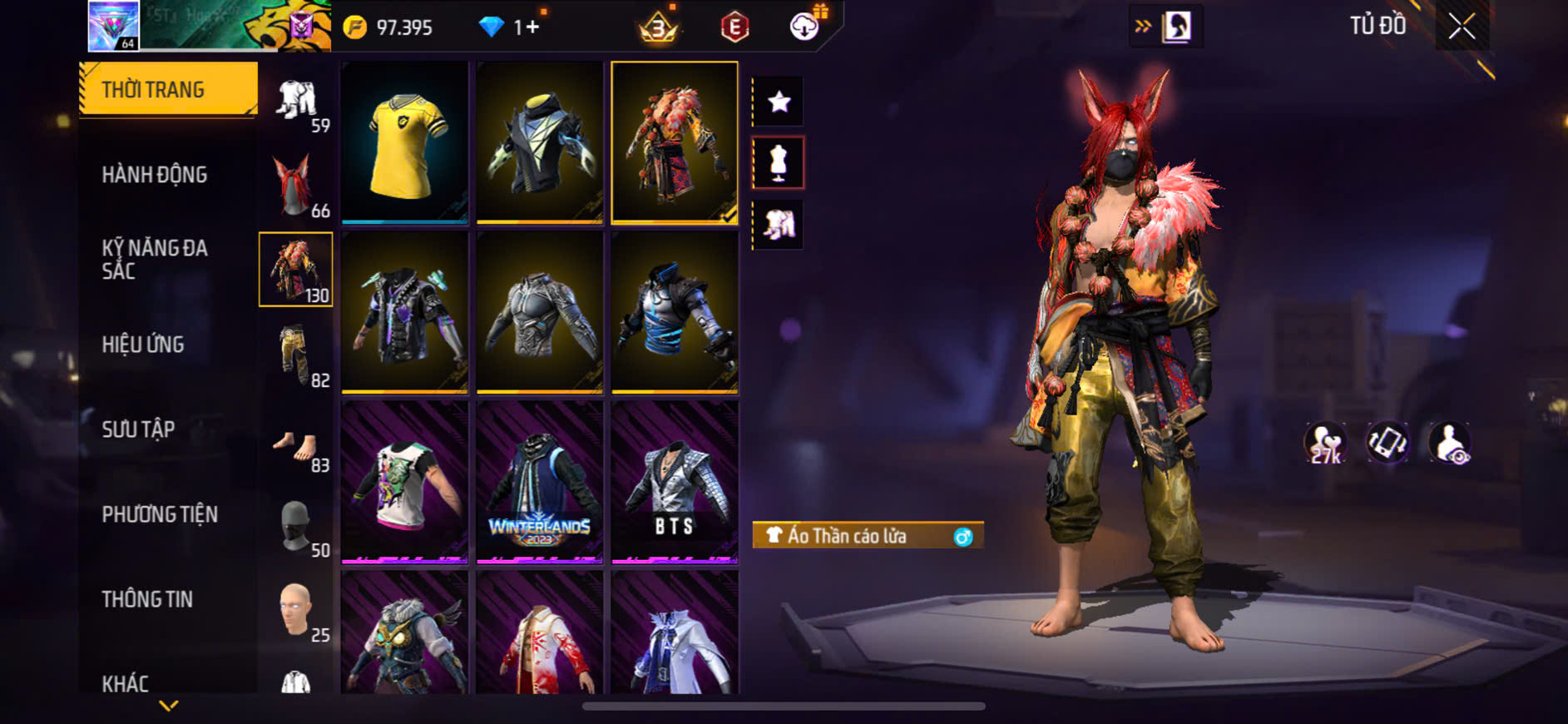The width and height of the screenshot is (1568, 724).
Task: Tap the gold coin currency icon
Action: 355,27
